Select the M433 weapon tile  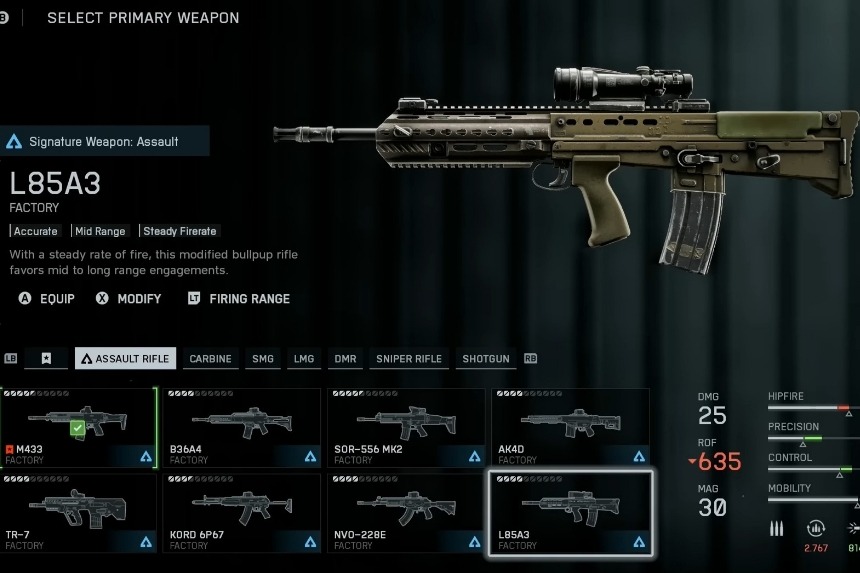[78, 428]
